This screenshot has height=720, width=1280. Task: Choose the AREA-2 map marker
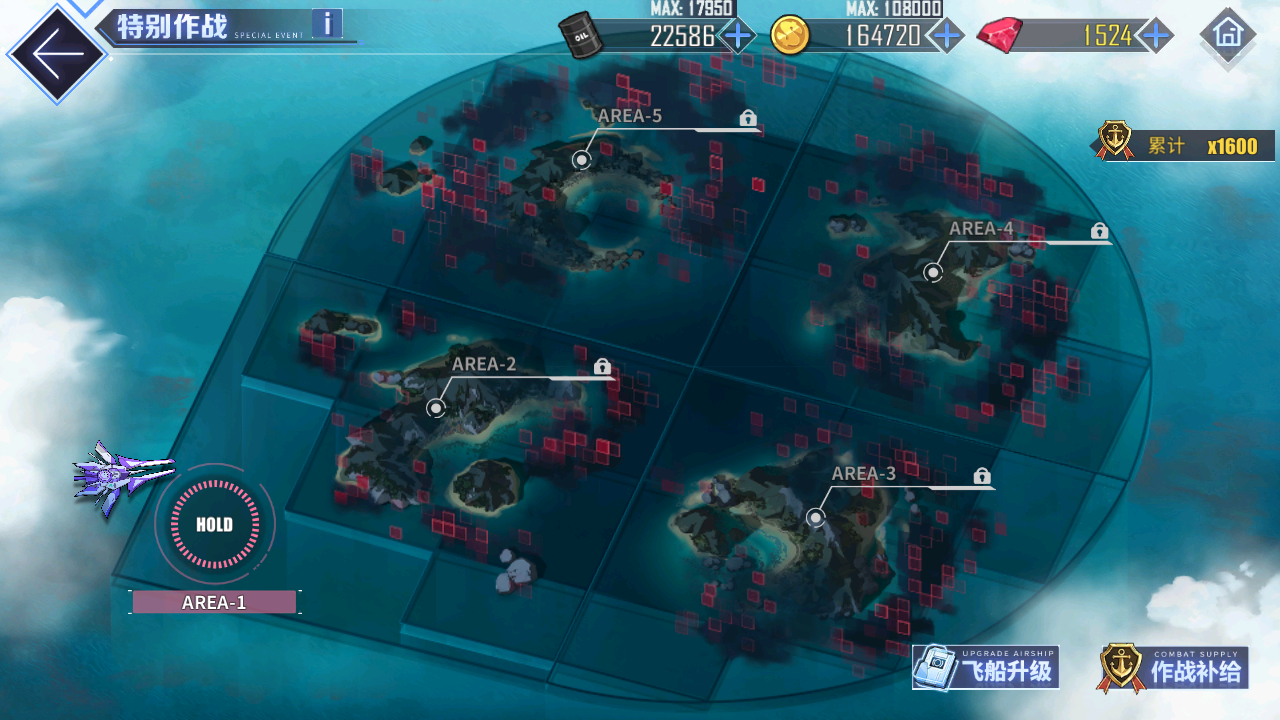pos(435,407)
